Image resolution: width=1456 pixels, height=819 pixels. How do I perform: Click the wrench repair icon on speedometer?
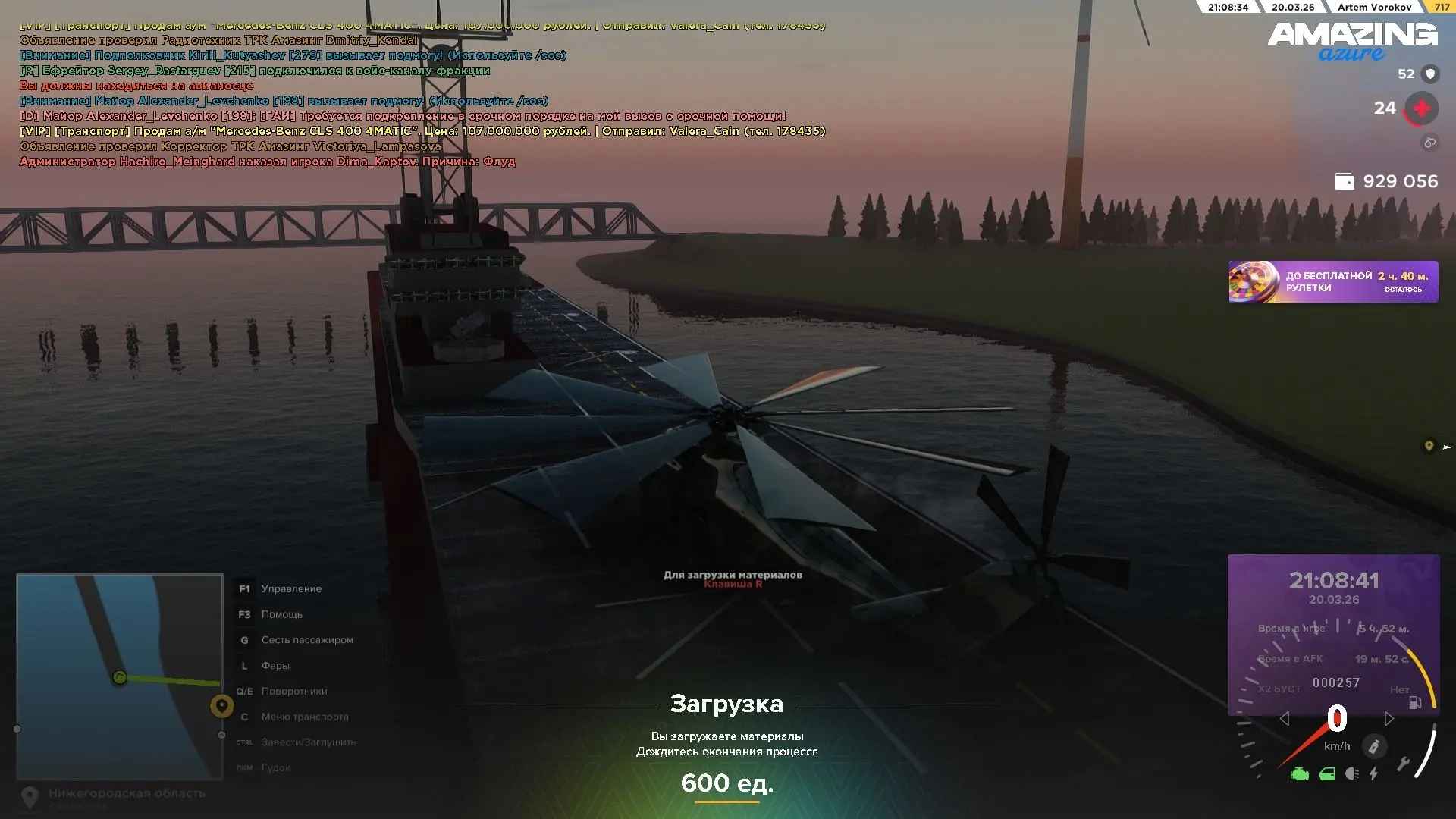1402,764
